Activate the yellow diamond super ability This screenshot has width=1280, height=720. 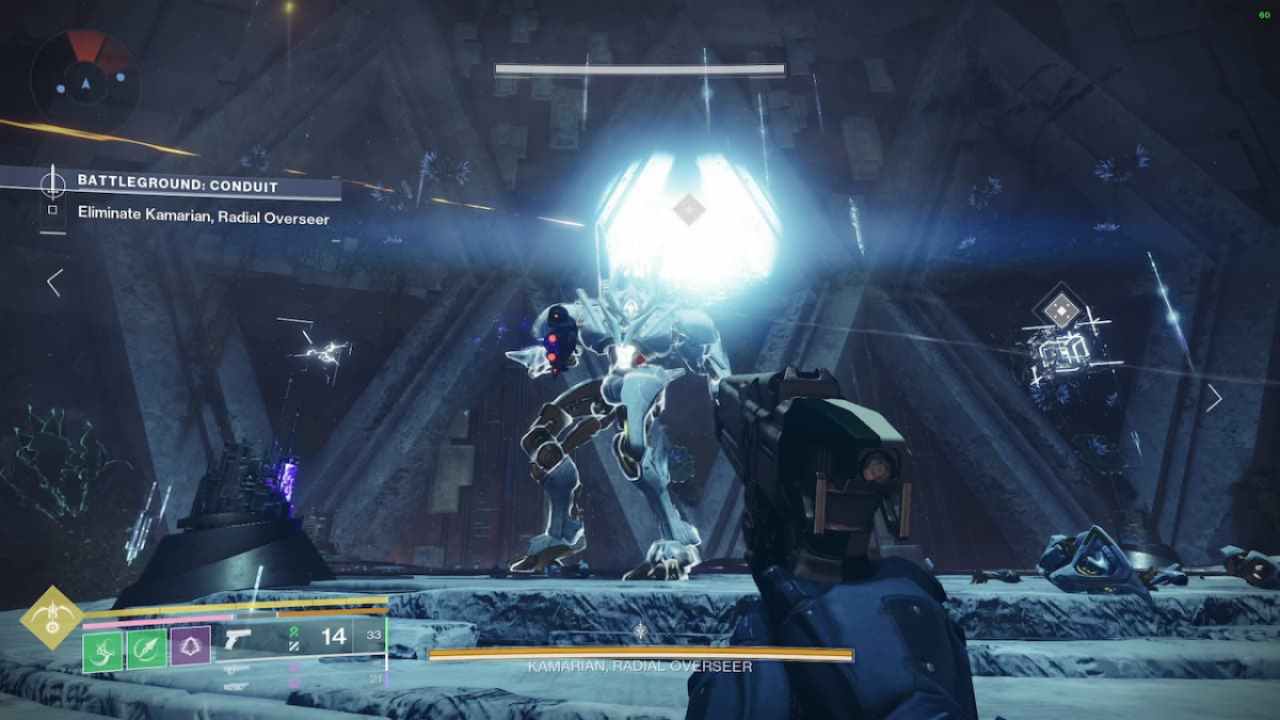[x=52, y=617]
